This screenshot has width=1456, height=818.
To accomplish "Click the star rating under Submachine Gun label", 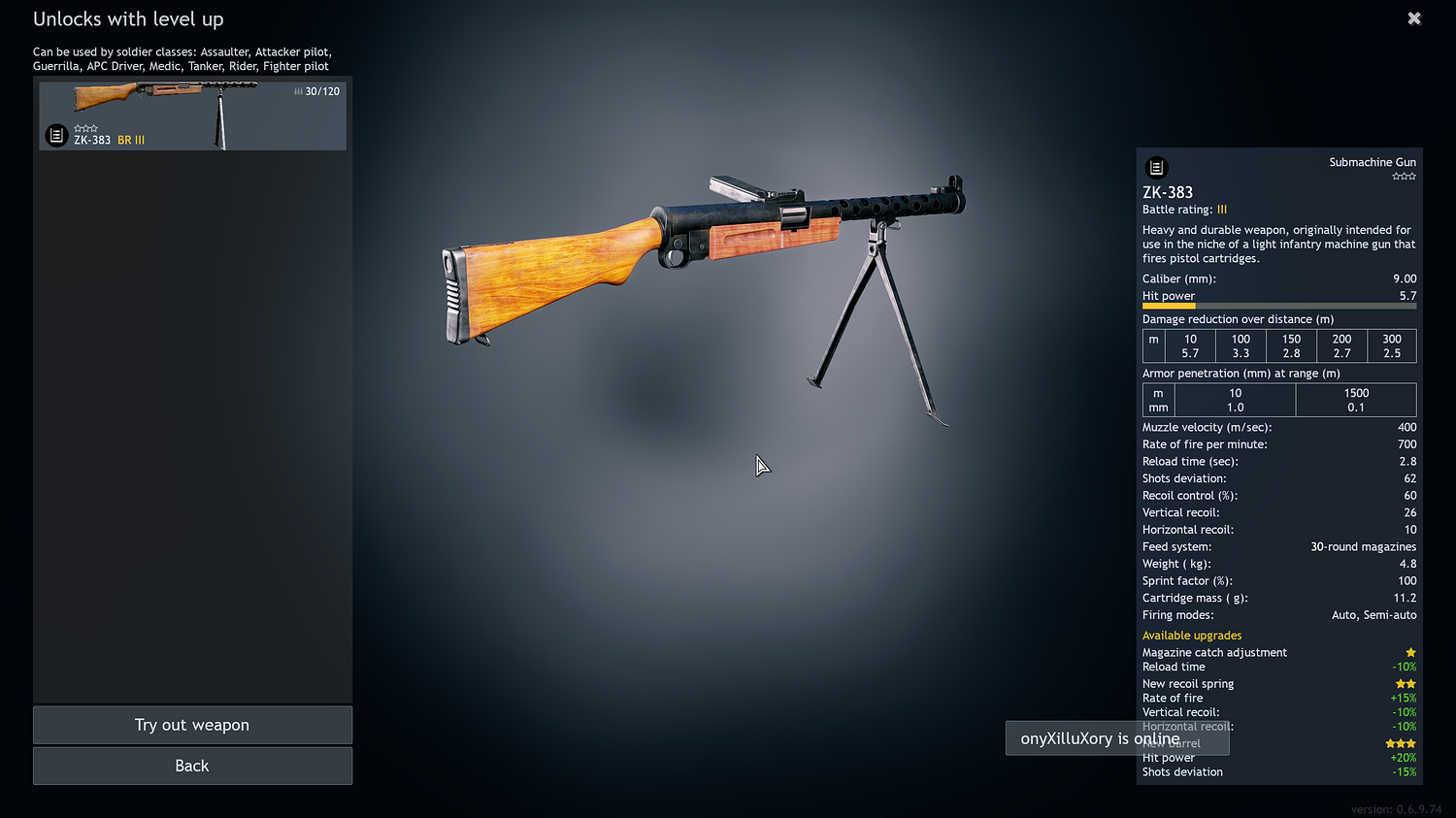I will (x=1403, y=176).
